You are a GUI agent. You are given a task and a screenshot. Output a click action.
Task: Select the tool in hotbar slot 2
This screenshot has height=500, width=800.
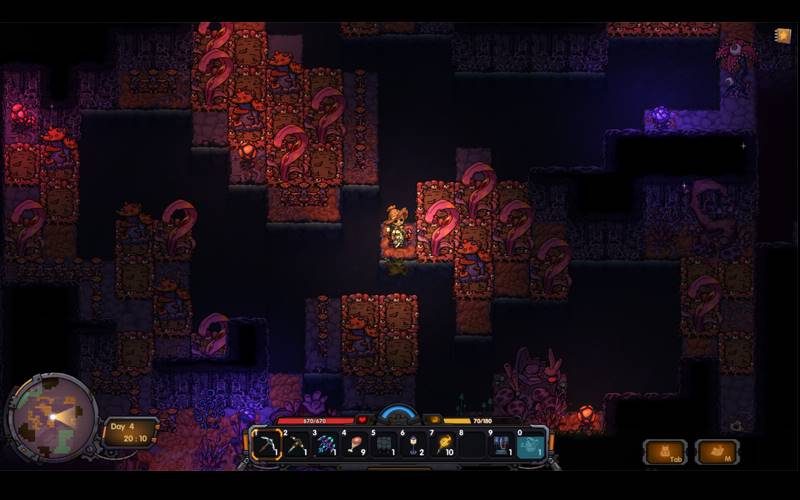297,444
